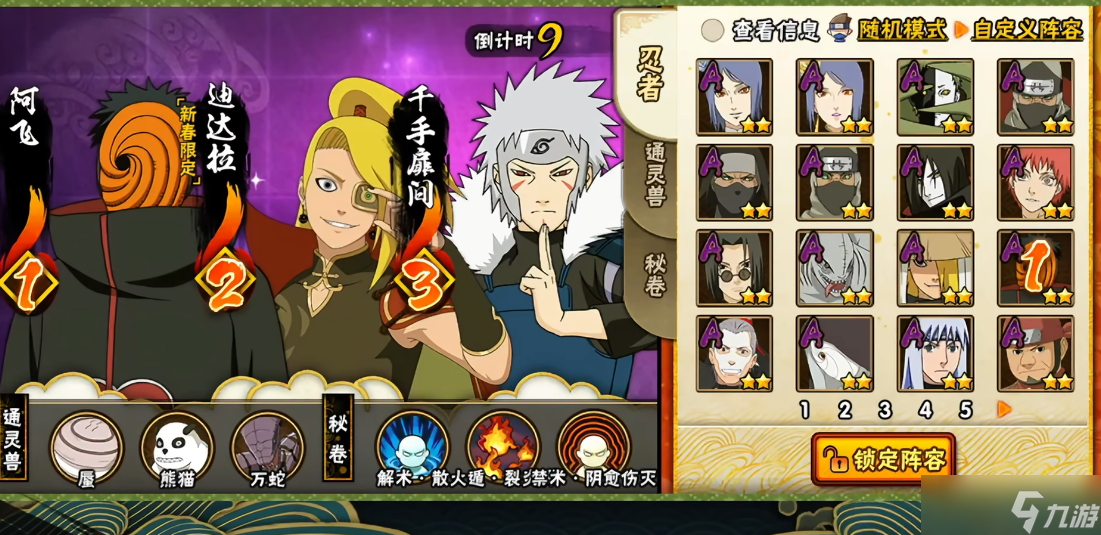Image resolution: width=1101 pixels, height=535 pixels.
Task: Open the 秘卷 scroll tab
Action: pos(651,271)
